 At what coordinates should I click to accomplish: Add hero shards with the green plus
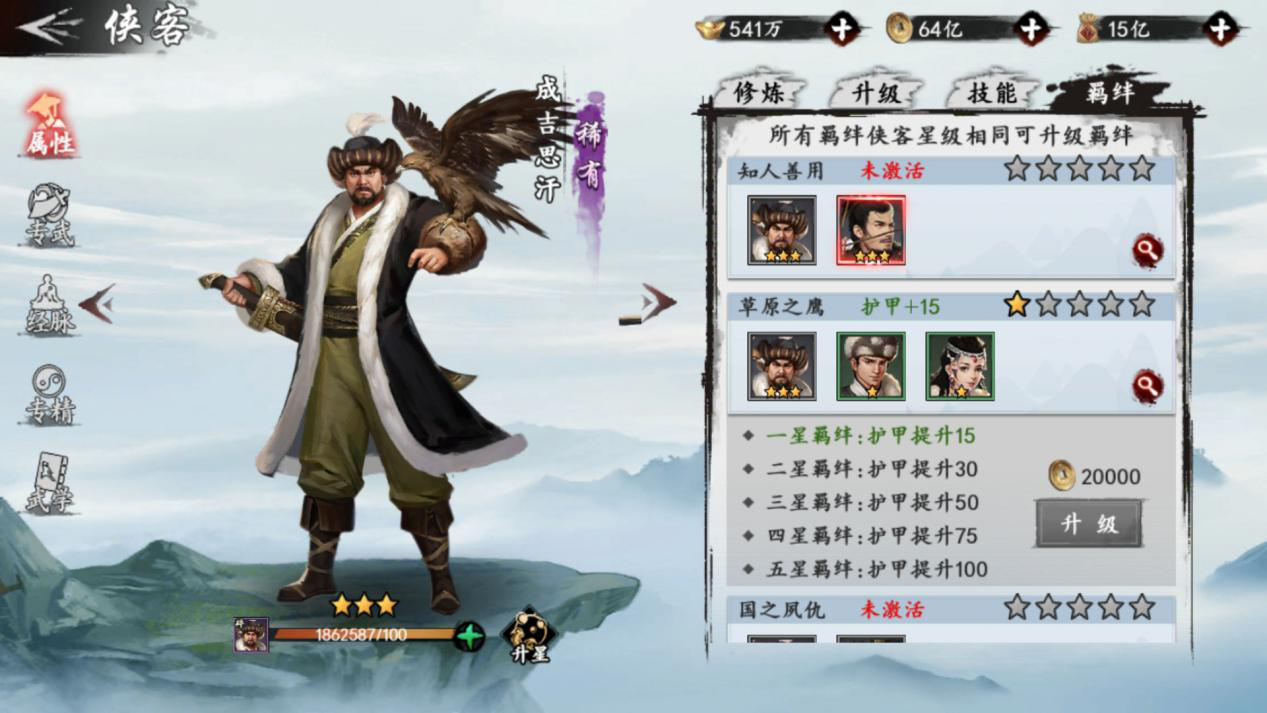pos(468,636)
